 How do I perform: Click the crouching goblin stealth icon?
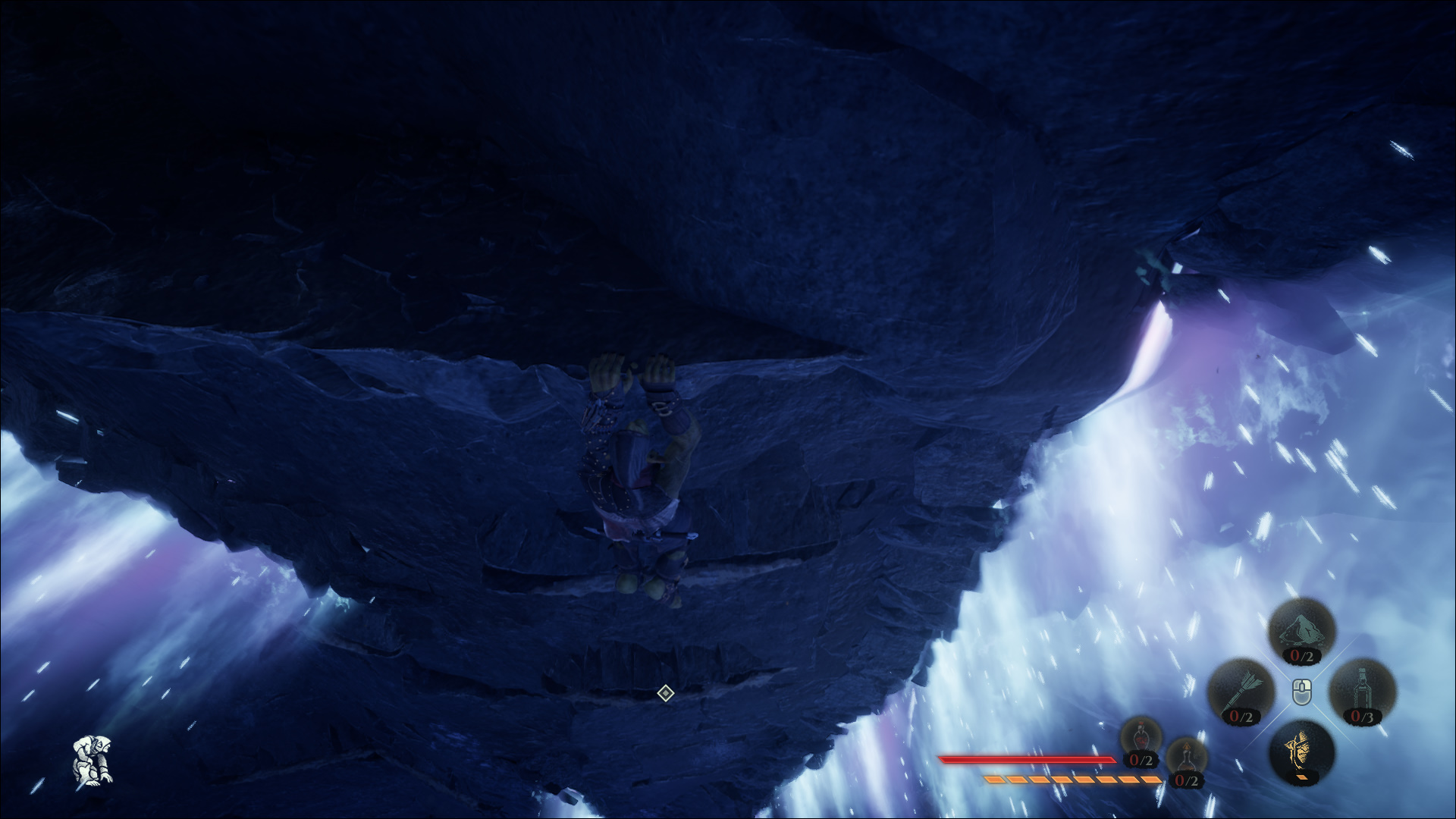click(x=93, y=758)
